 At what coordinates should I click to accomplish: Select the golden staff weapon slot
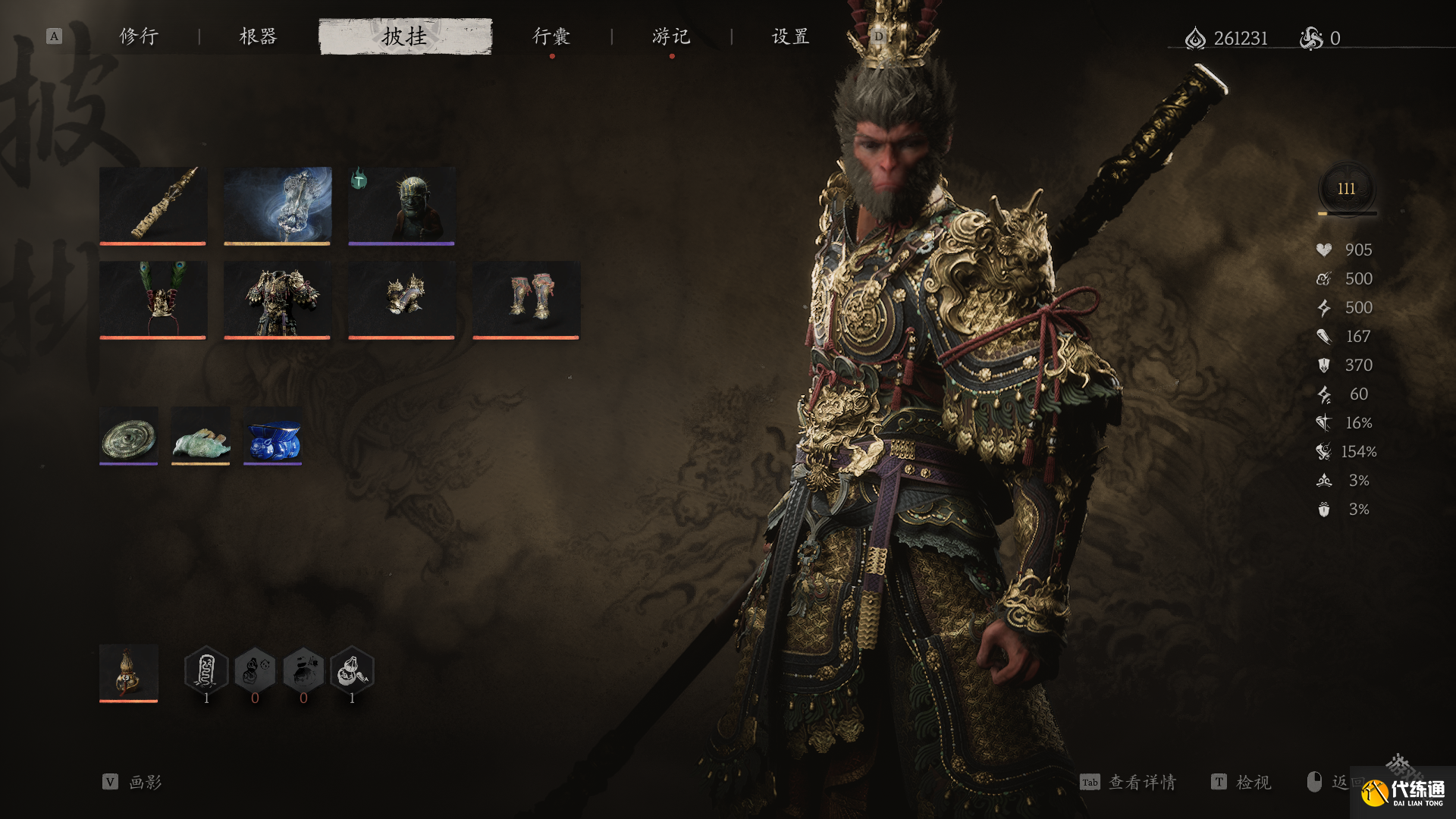[x=152, y=205]
